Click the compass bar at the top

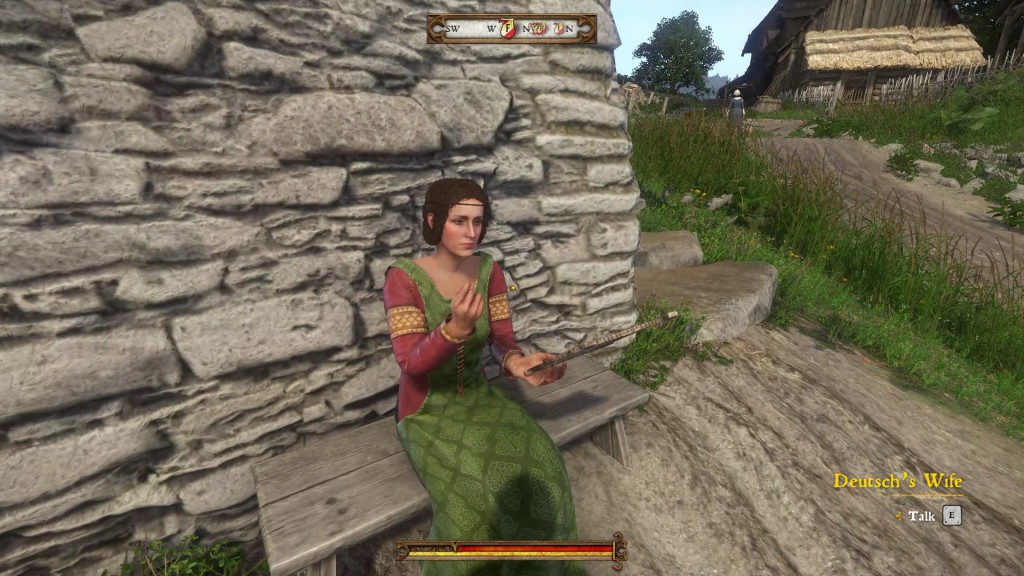click(x=511, y=29)
